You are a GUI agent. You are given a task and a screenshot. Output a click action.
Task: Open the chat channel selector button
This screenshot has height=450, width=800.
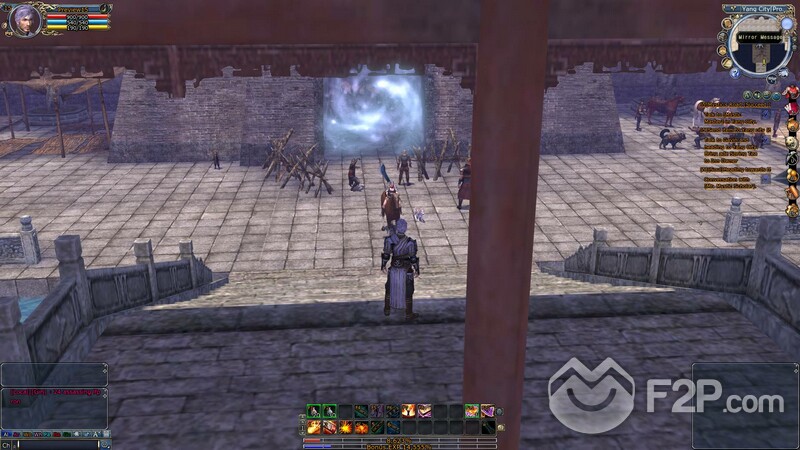coord(4,444)
